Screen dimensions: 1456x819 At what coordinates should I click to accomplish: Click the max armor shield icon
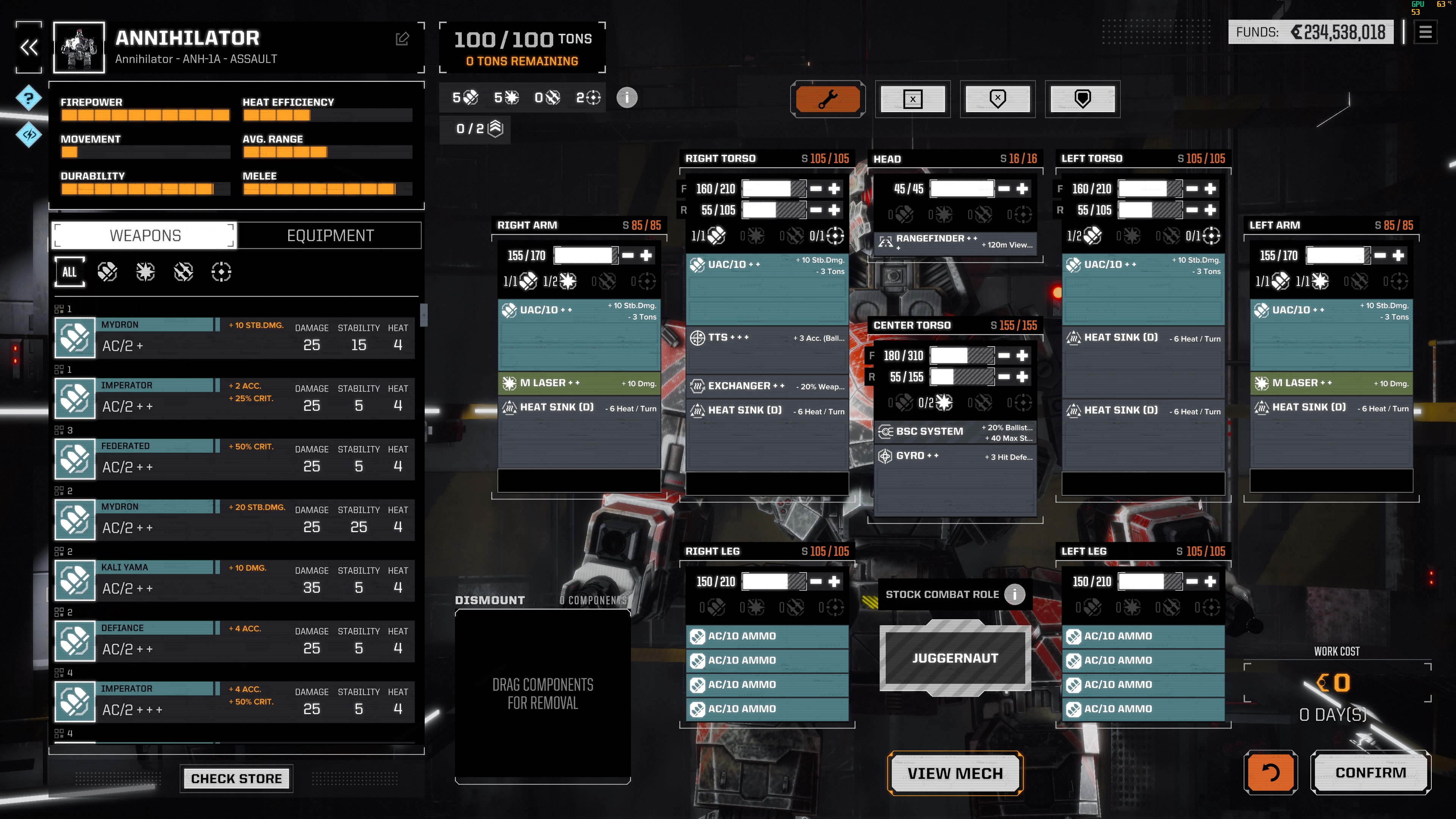click(x=1083, y=99)
